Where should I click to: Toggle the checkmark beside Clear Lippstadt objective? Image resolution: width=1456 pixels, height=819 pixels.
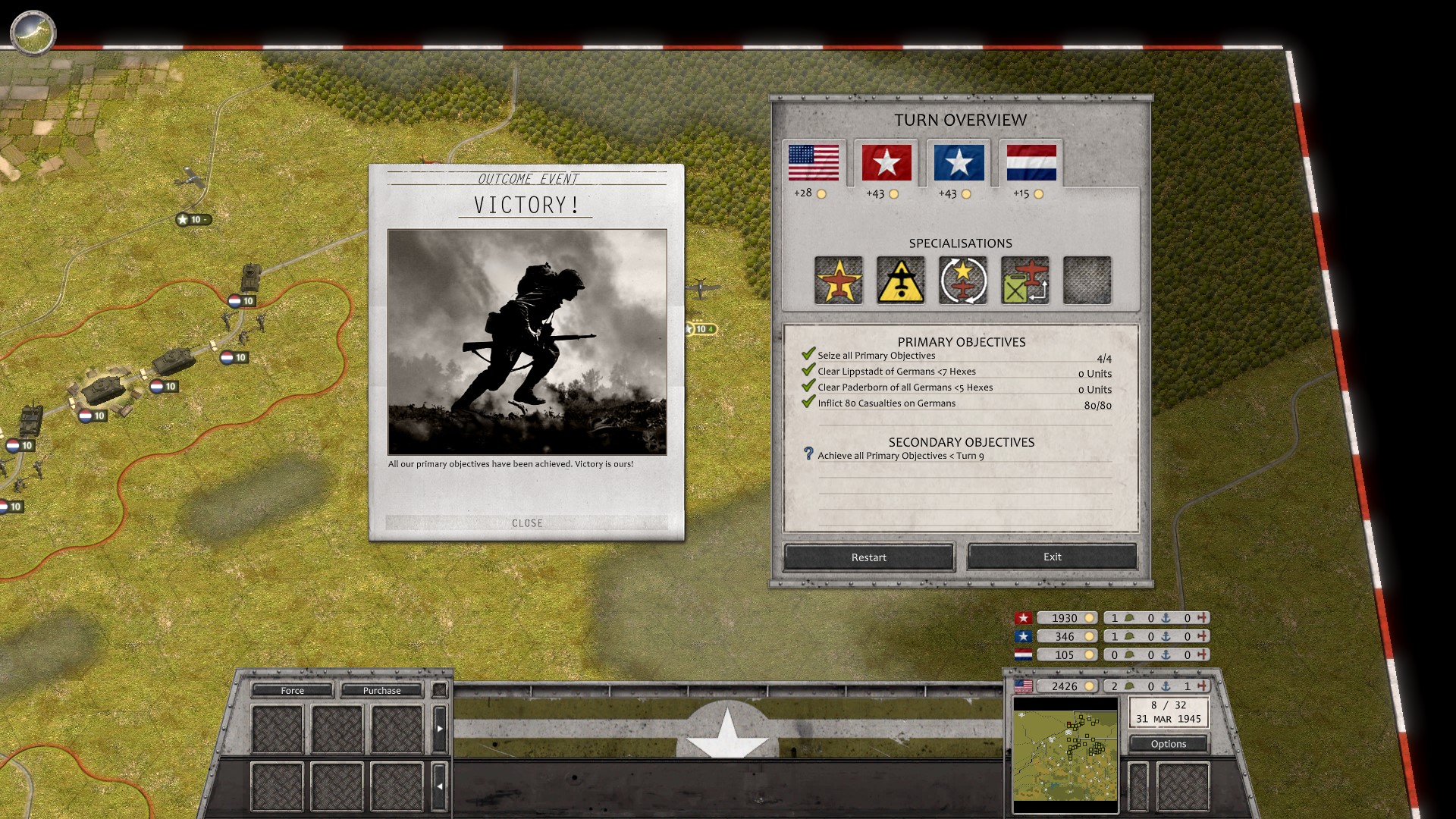click(x=807, y=371)
